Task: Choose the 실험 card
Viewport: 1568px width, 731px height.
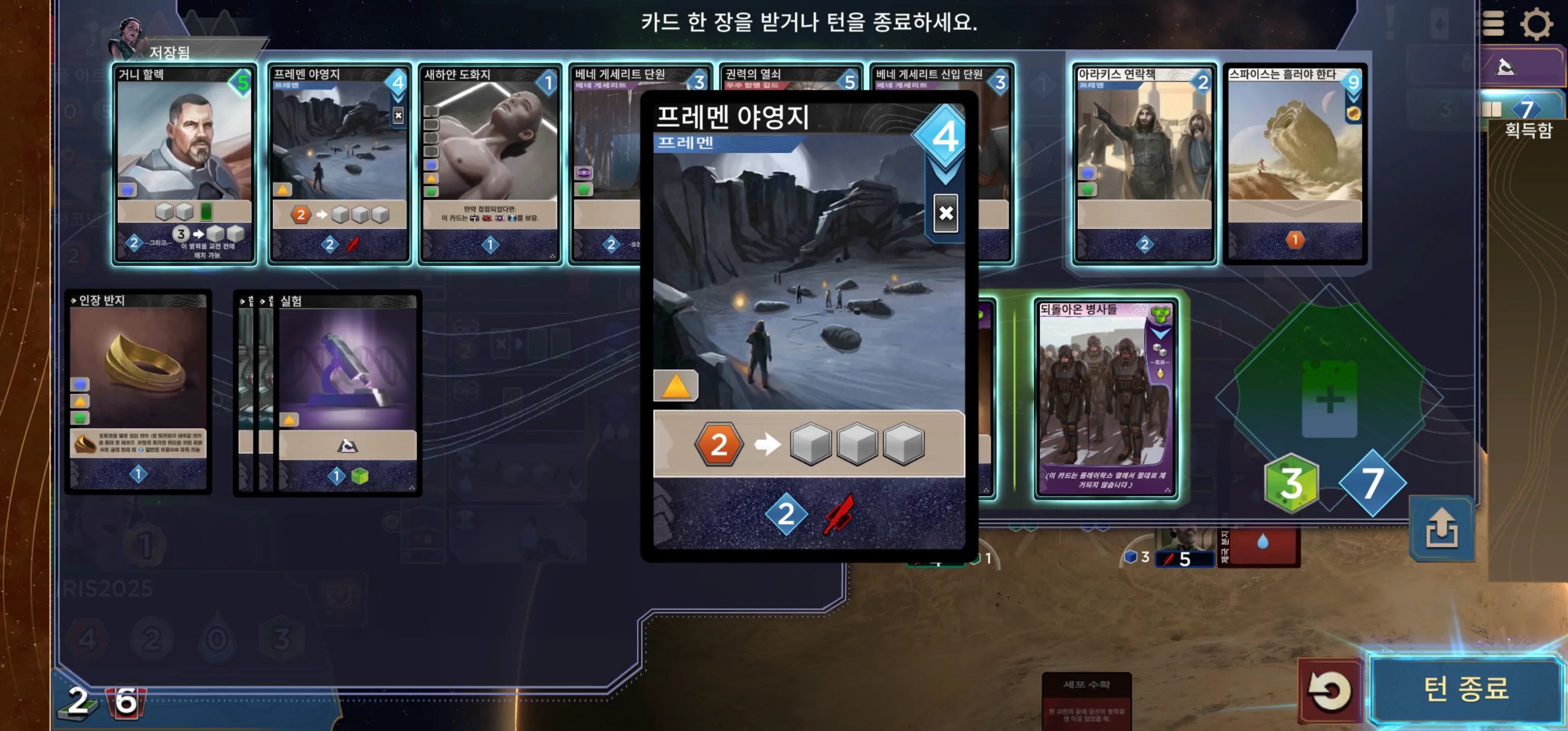Action: (x=347, y=392)
